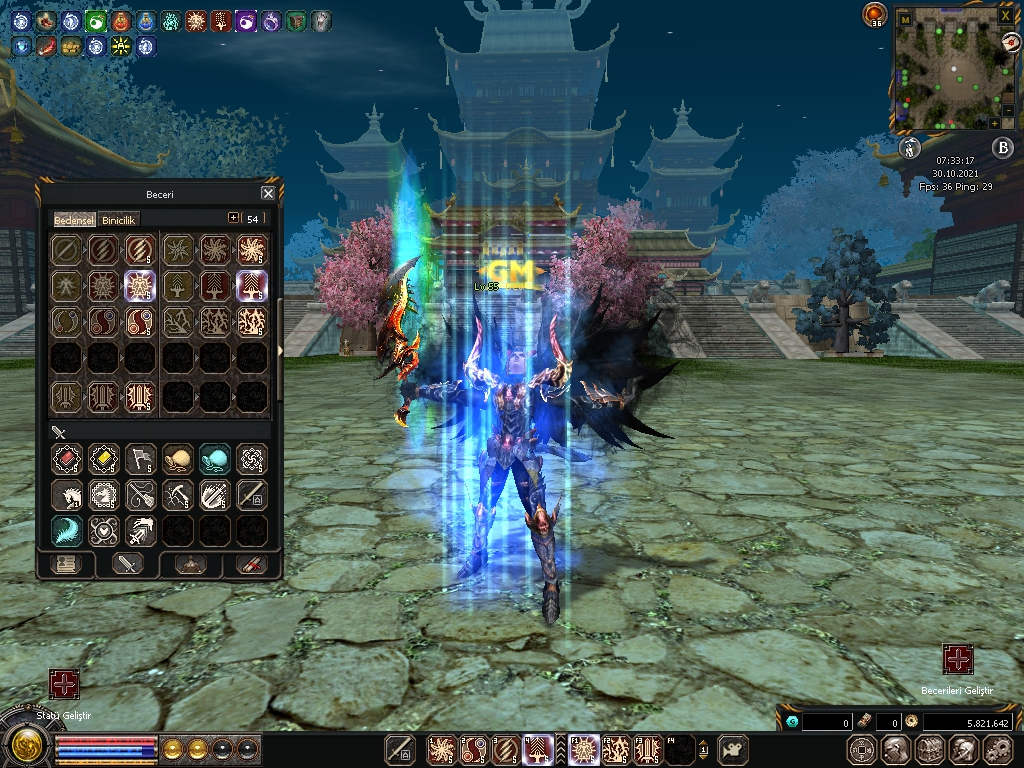Click the flag leadership skill icon
This screenshot has width=1024, height=768.
[x=141, y=458]
